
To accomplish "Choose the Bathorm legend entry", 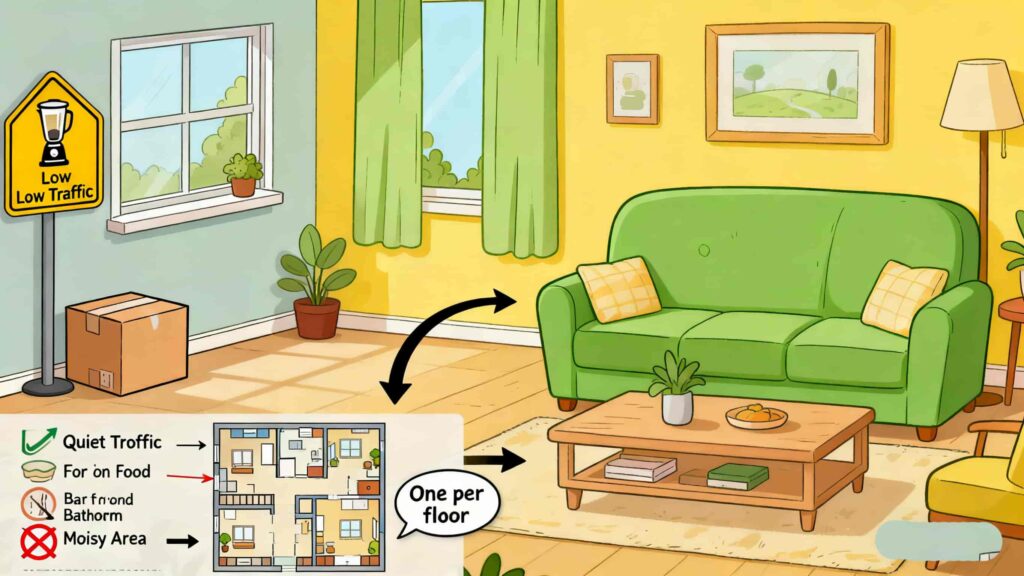I will (x=91, y=507).
